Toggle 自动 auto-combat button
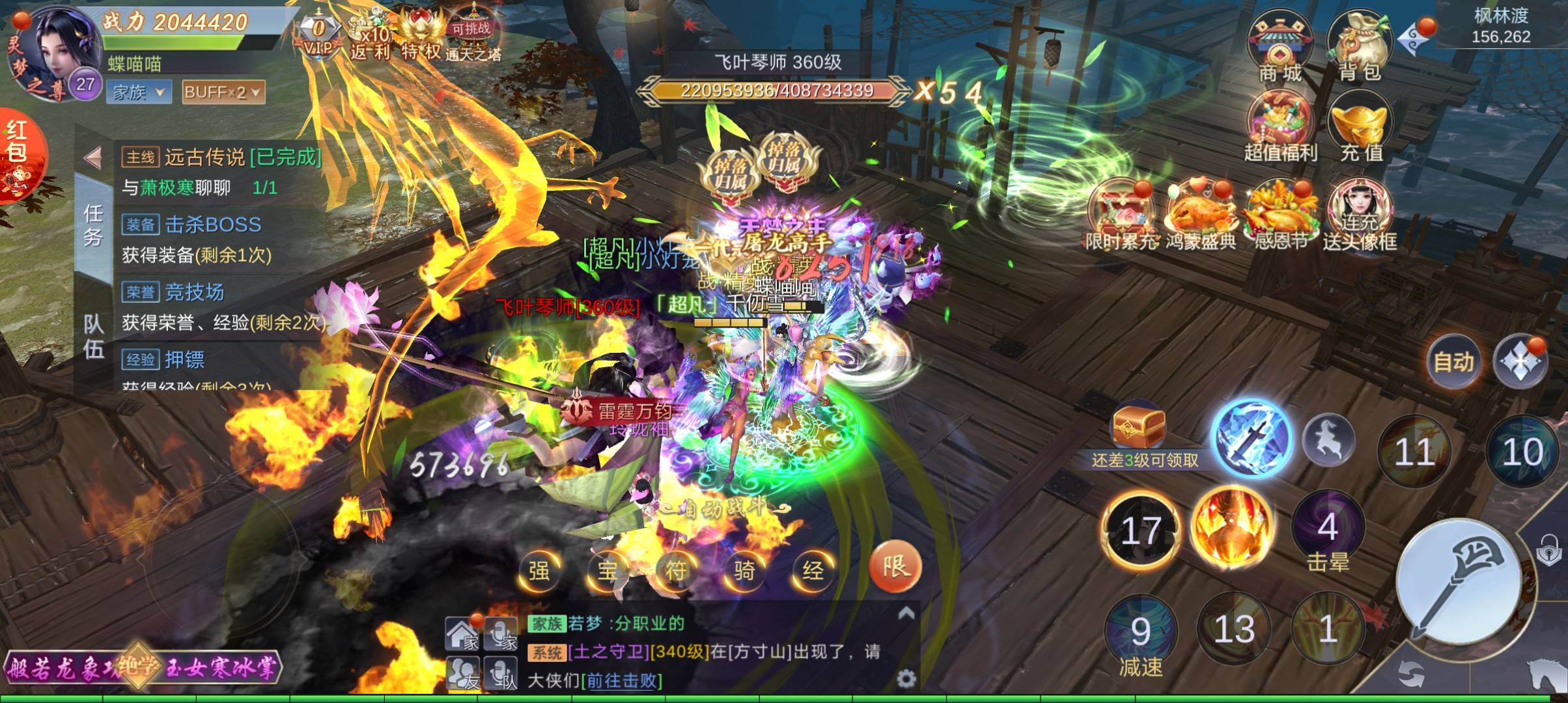This screenshot has width=1568, height=703. pyautogui.click(x=1453, y=361)
